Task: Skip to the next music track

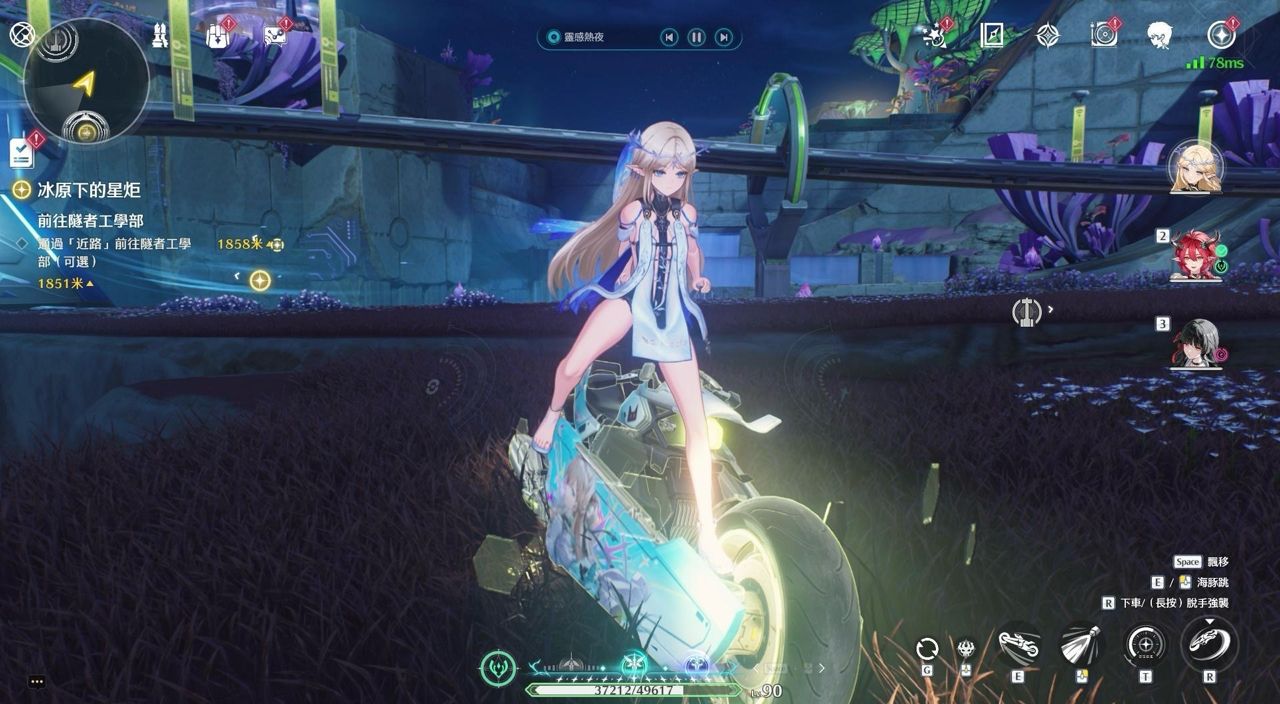Action: [x=723, y=38]
